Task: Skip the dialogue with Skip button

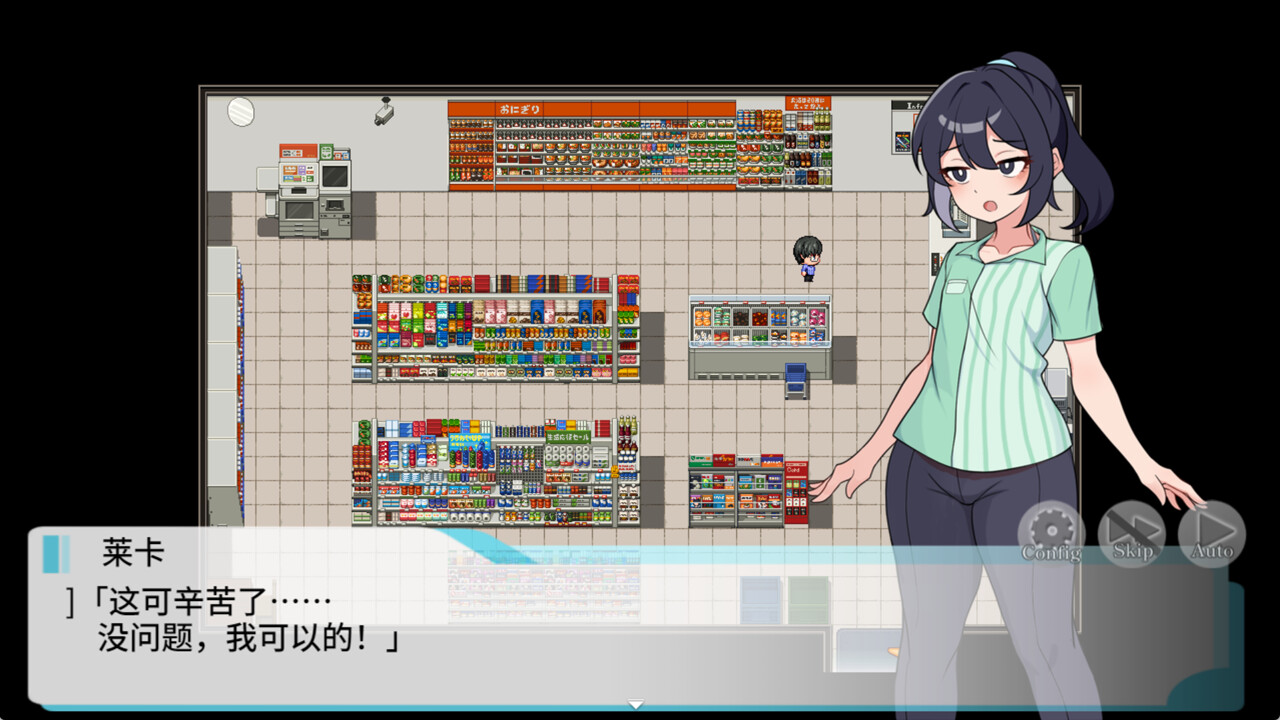Action: 1131,533
